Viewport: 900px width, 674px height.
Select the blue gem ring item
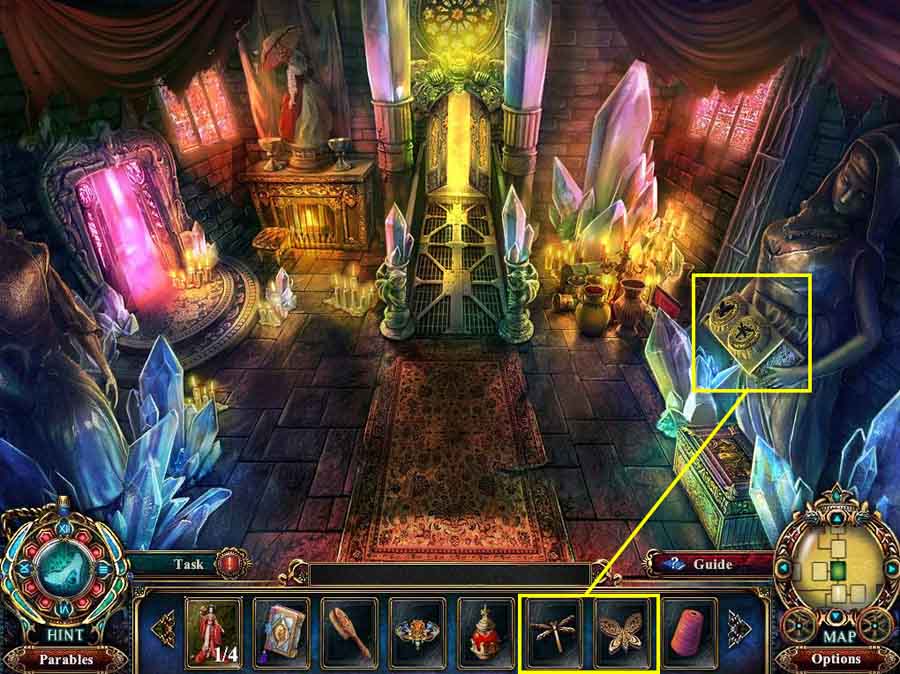417,632
